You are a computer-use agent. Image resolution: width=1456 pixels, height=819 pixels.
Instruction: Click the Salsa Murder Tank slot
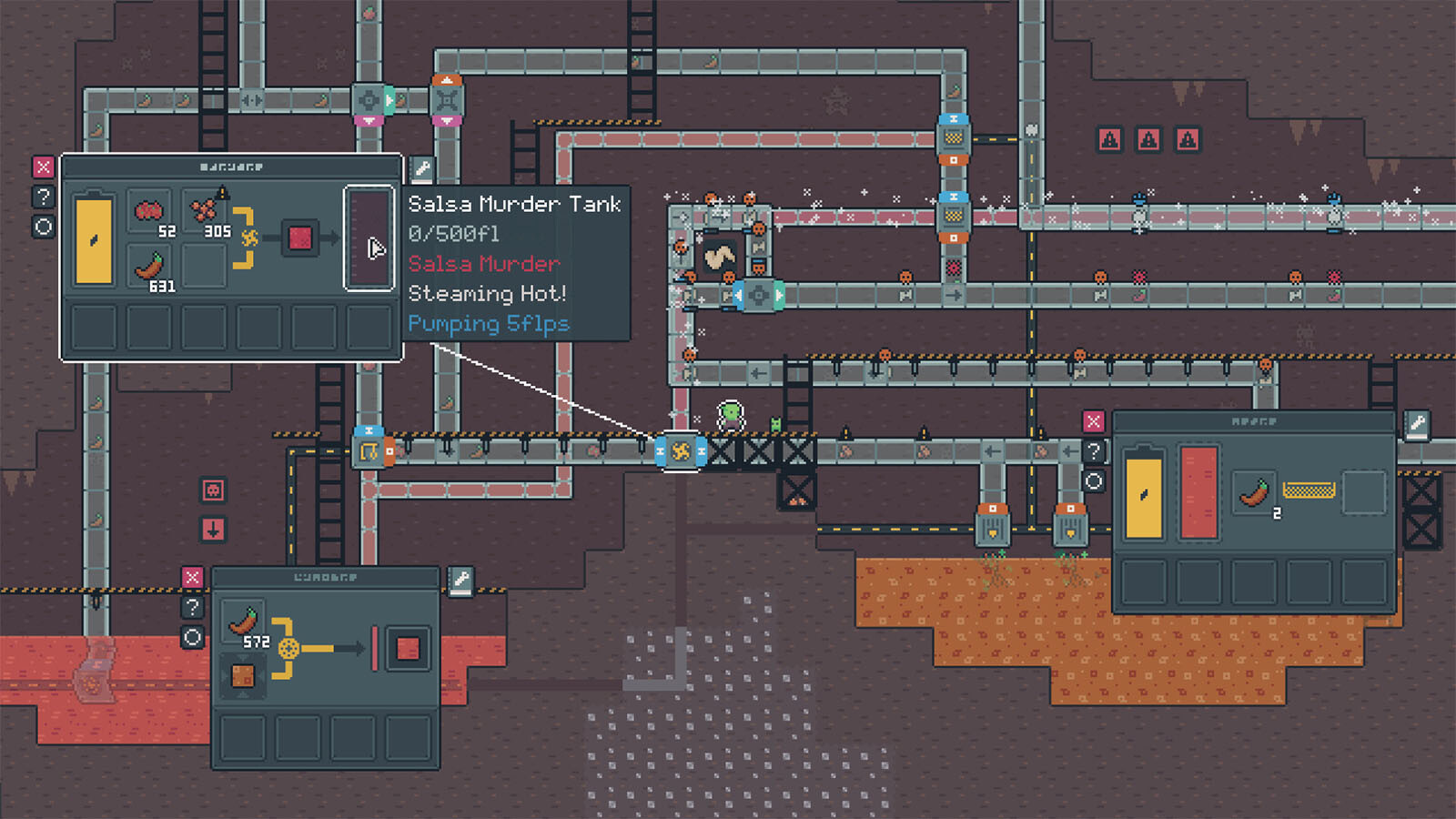pyautogui.click(x=369, y=238)
